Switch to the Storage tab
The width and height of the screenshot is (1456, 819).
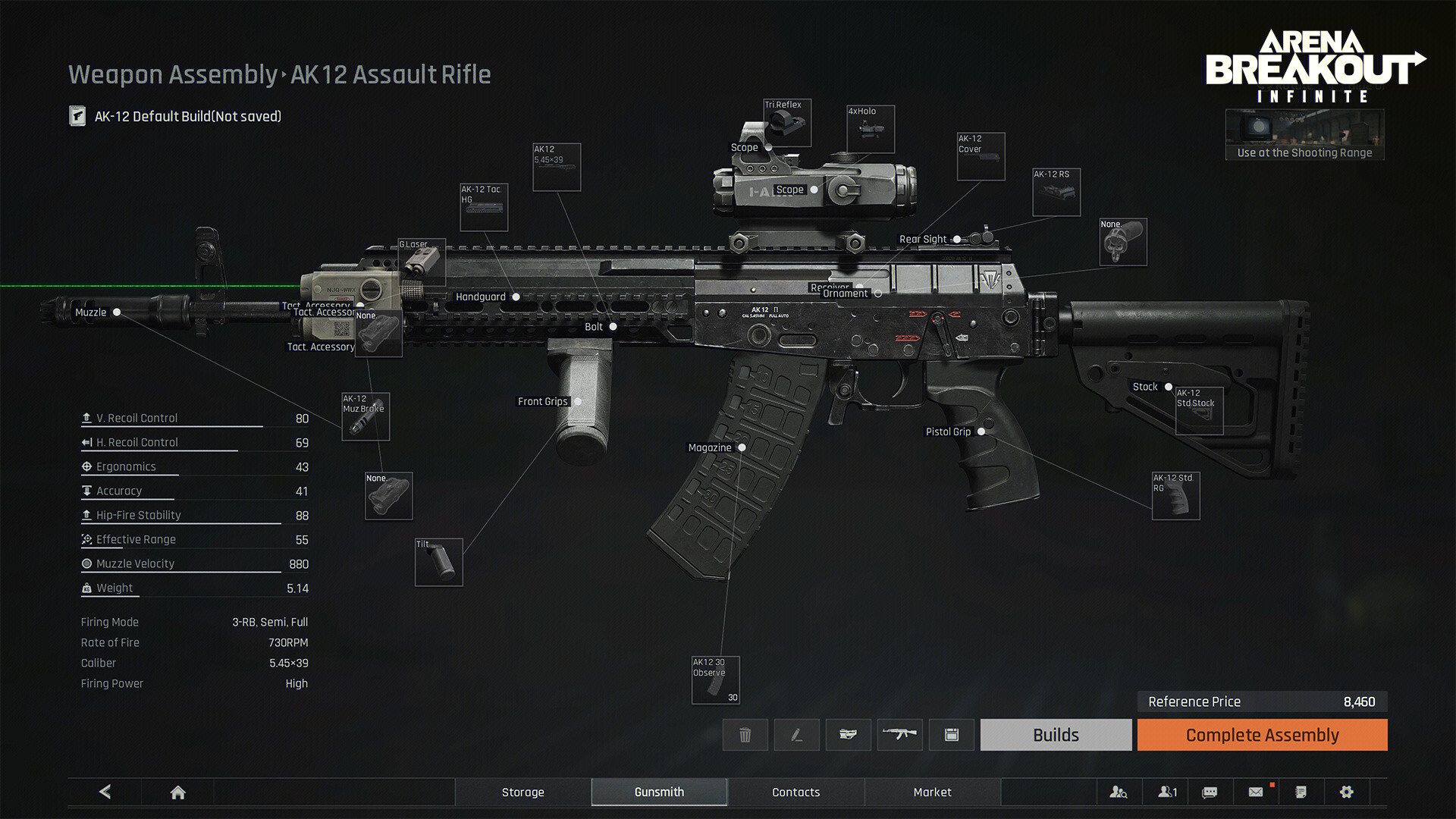pos(522,792)
